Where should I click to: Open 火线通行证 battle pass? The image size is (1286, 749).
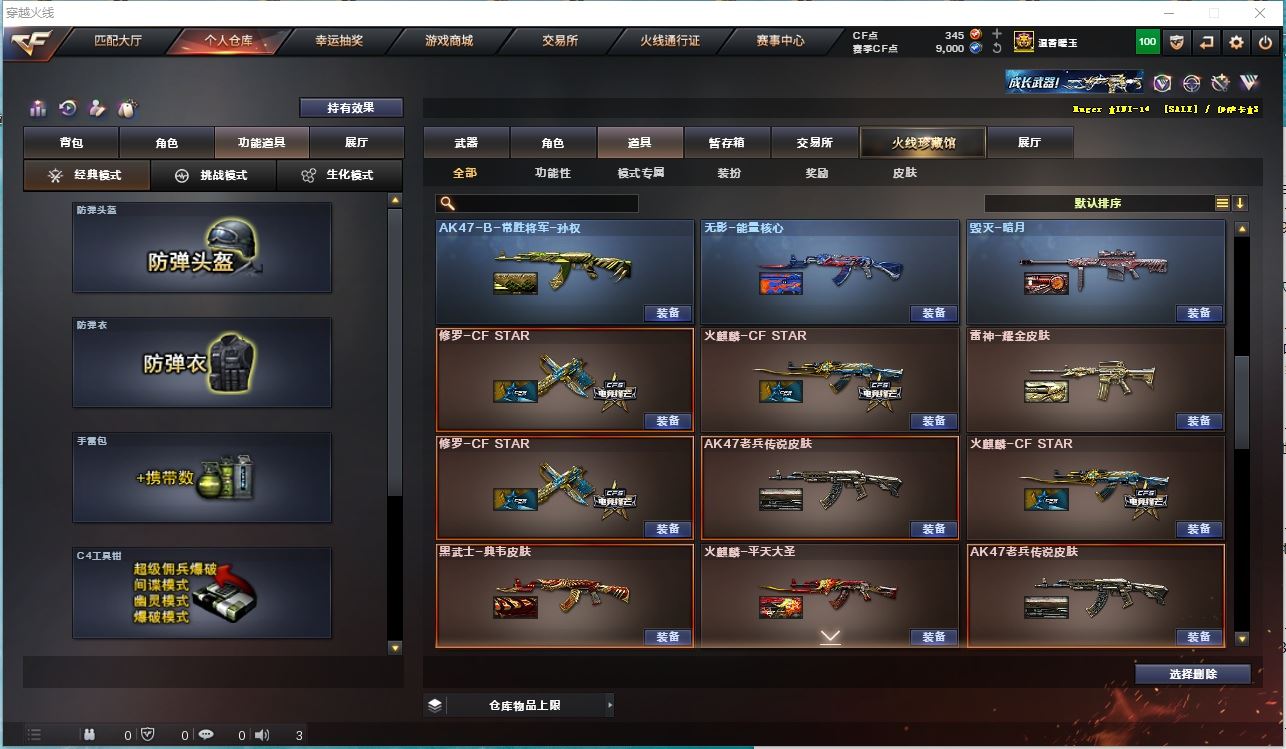670,41
